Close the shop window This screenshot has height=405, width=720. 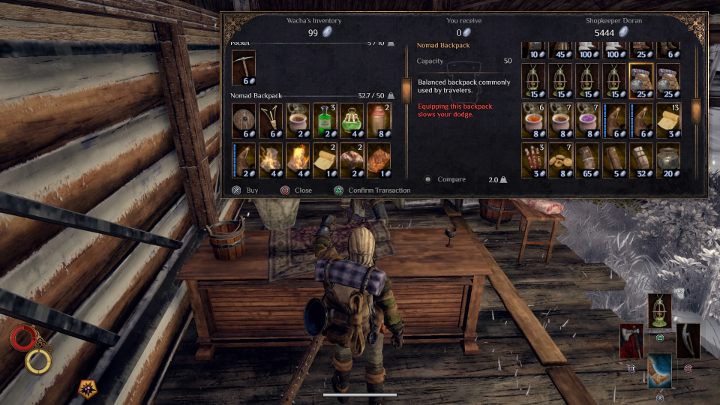tap(297, 188)
